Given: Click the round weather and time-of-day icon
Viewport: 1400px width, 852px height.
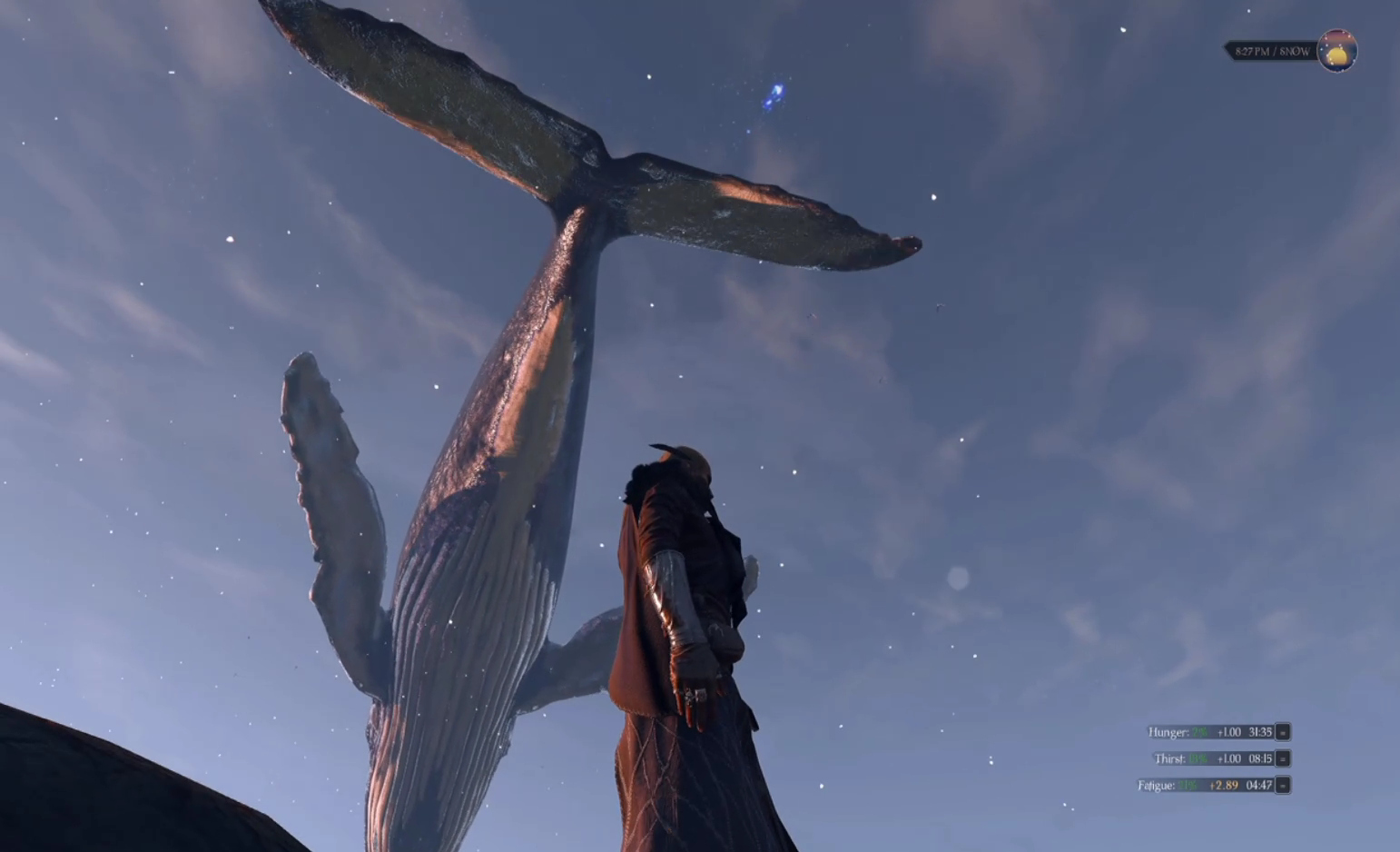Looking at the screenshot, I should pyautogui.click(x=1336, y=51).
